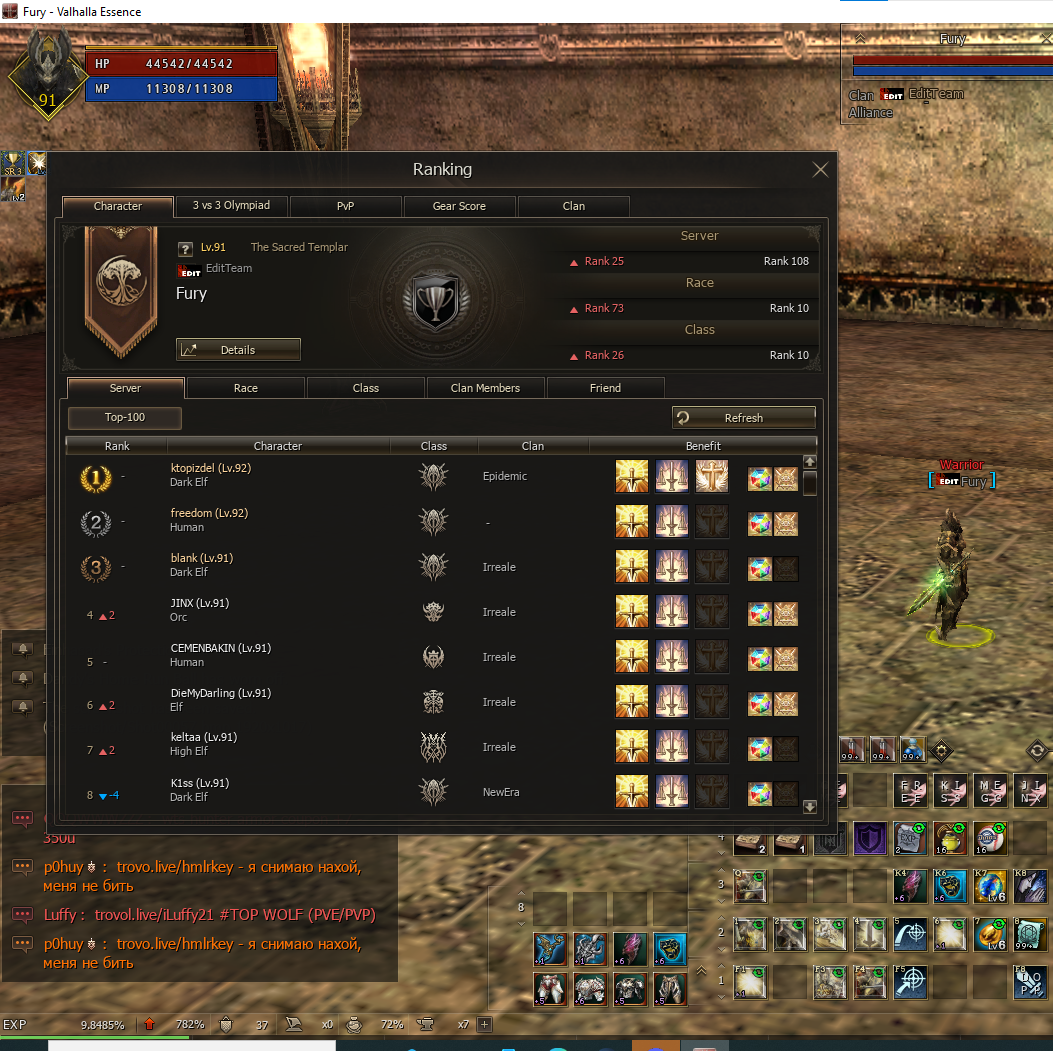Show the Gear Score tab

click(459, 206)
